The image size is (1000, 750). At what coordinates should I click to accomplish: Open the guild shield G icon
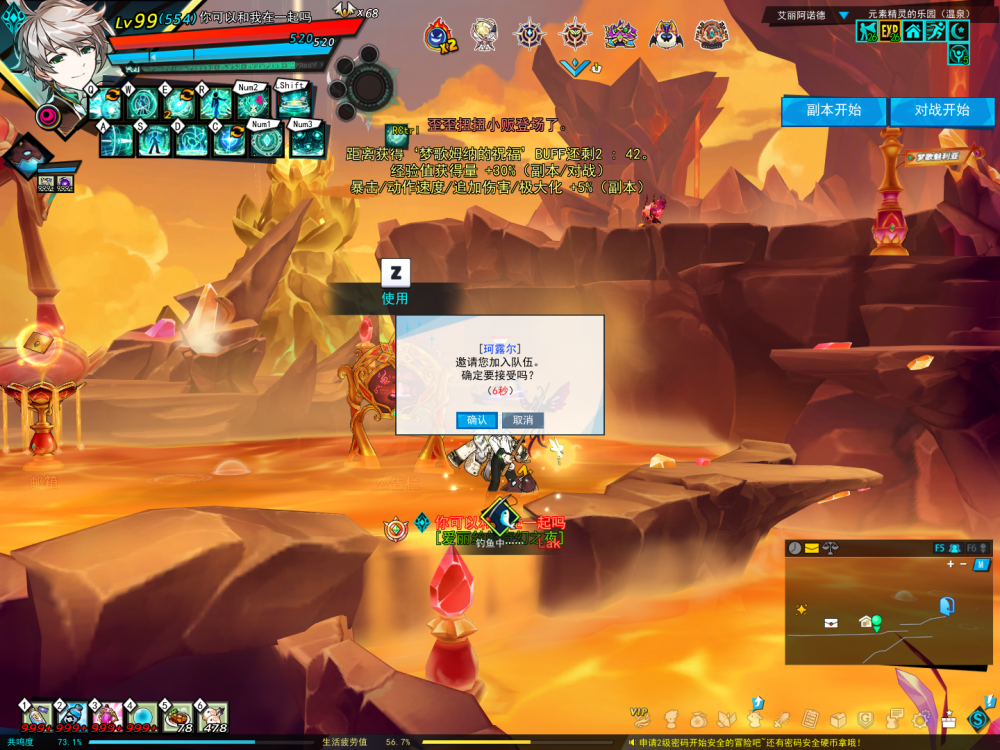pos(866,719)
